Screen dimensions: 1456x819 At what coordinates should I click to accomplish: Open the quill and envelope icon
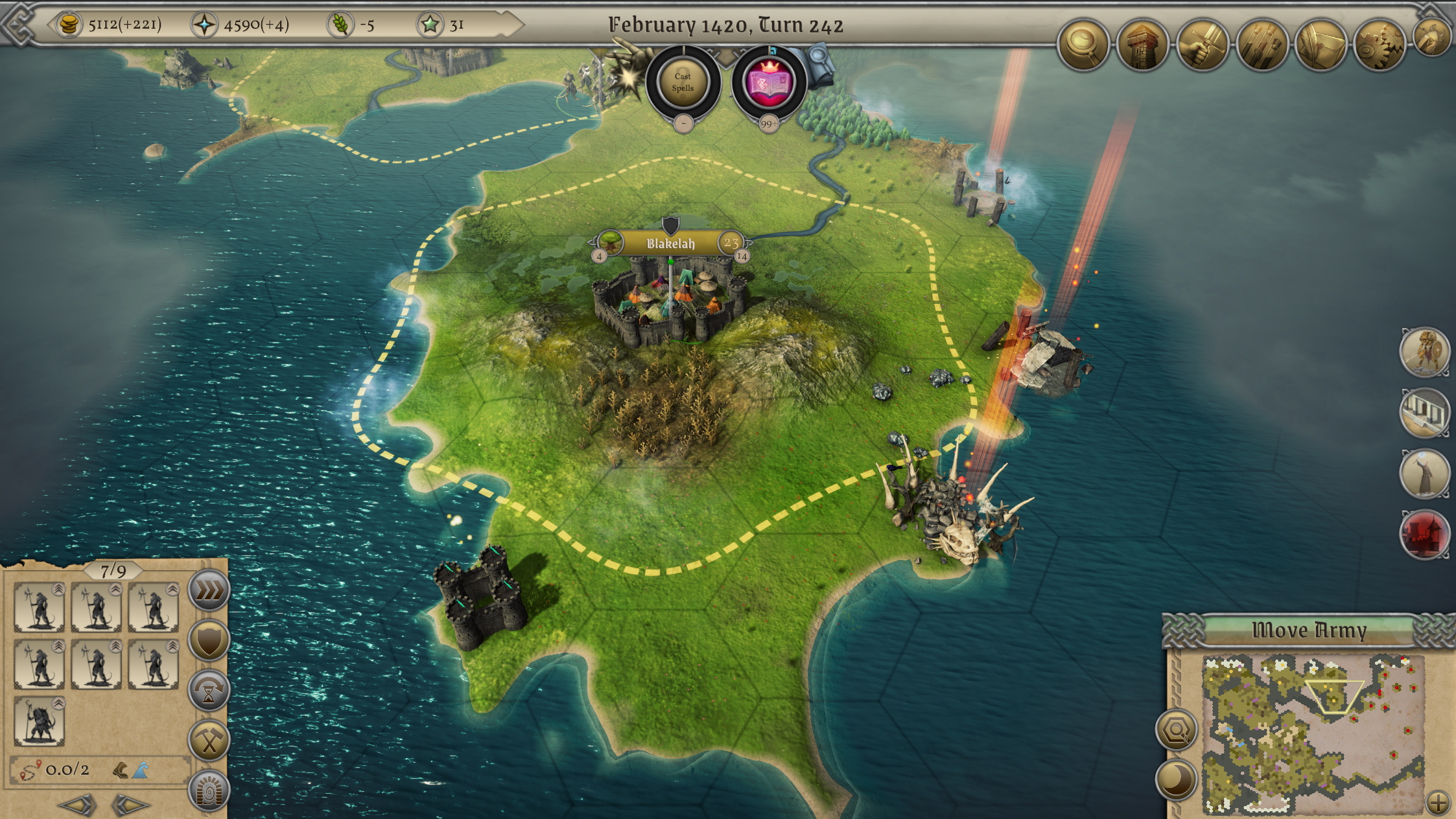(x=1321, y=44)
